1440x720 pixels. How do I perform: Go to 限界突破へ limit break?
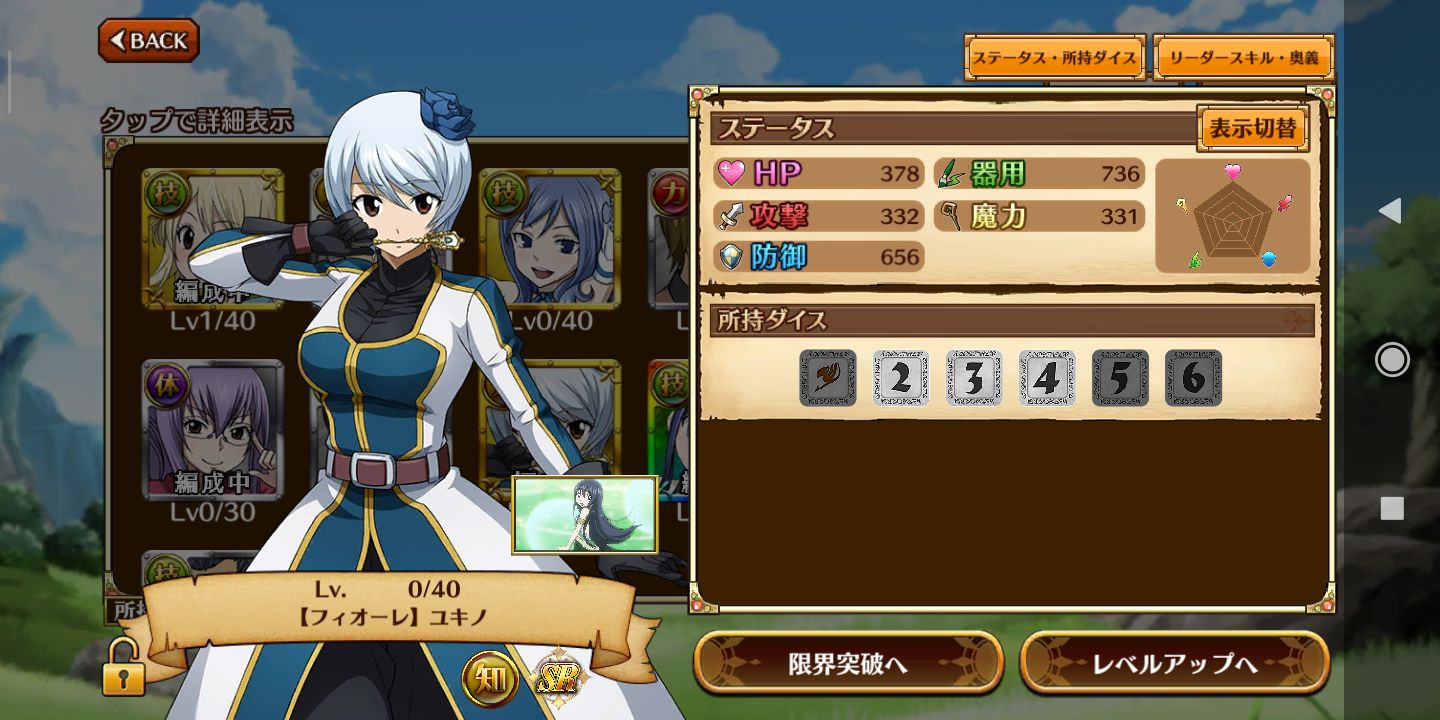[848, 663]
